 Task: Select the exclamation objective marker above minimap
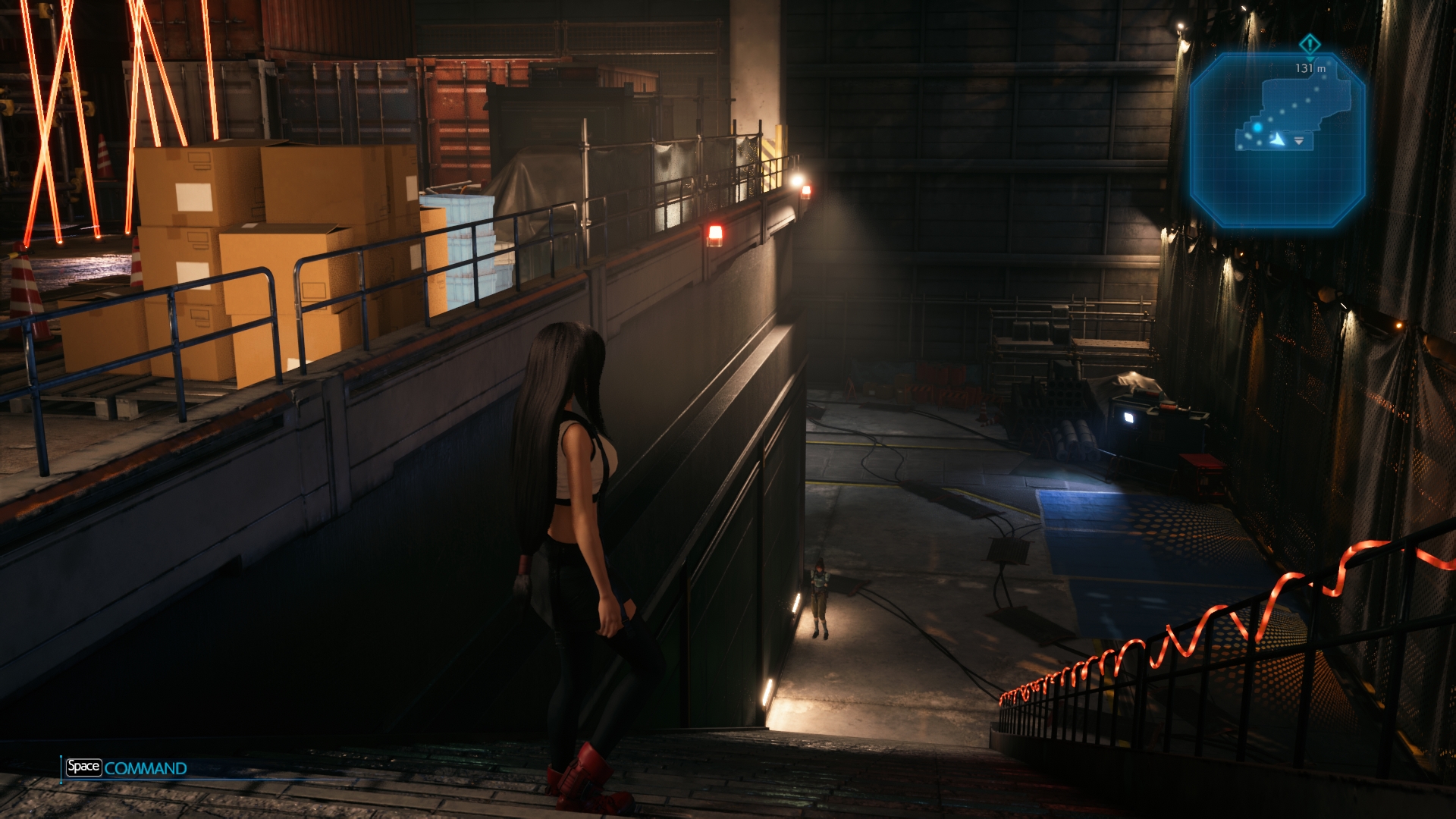coord(1310,43)
